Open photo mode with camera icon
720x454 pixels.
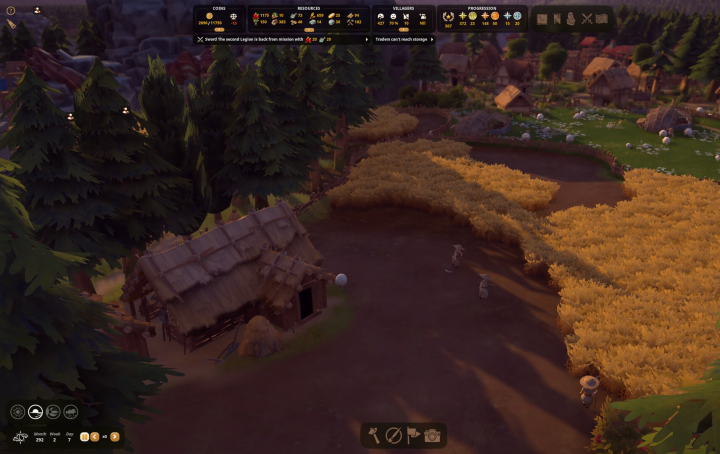click(x=432, y=435)
